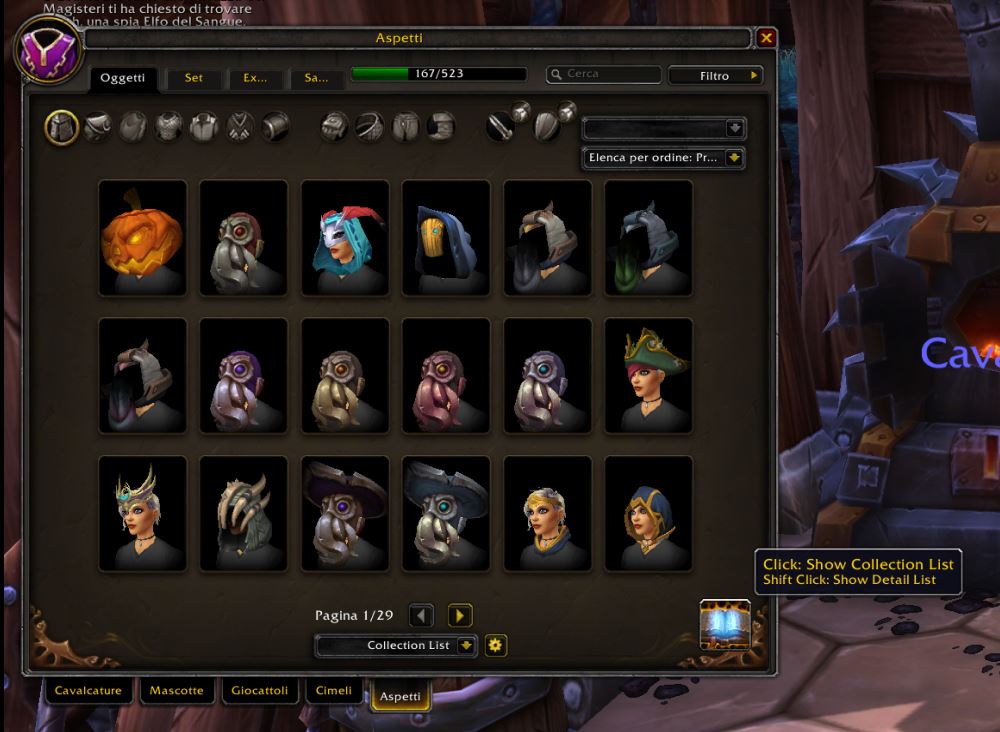The width and height of the screenshot is (1000, 732).
Task: Select the Oggetti tab
Action: 123,78
